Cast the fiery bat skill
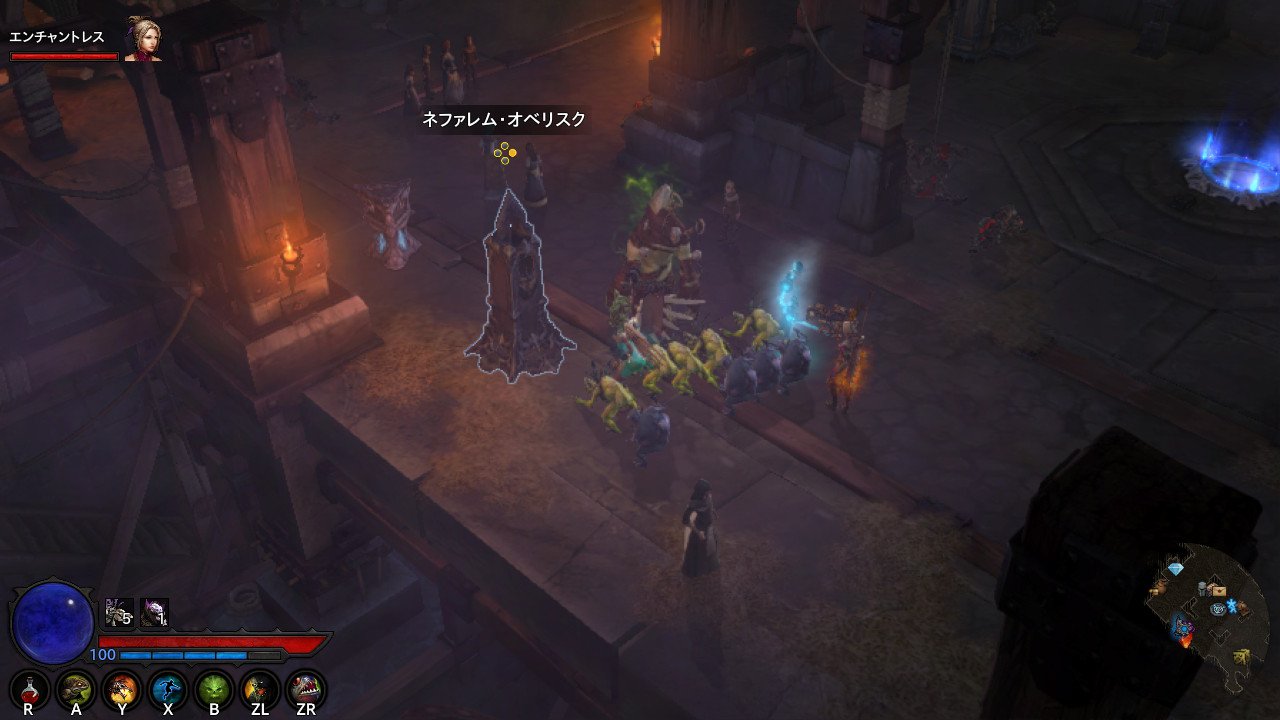 point(121,688)
